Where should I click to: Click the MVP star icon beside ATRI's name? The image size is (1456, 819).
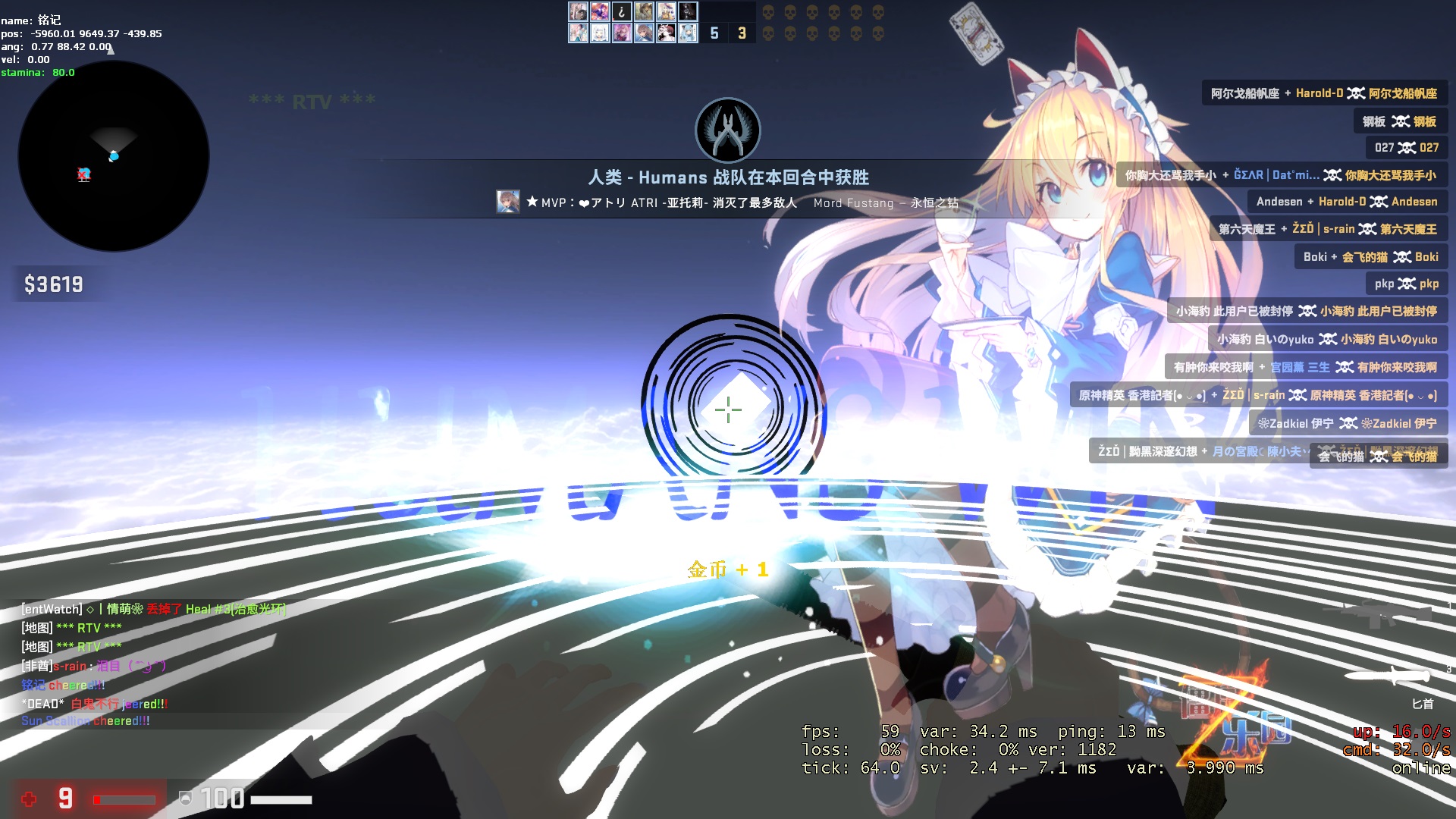pos(531,200)
